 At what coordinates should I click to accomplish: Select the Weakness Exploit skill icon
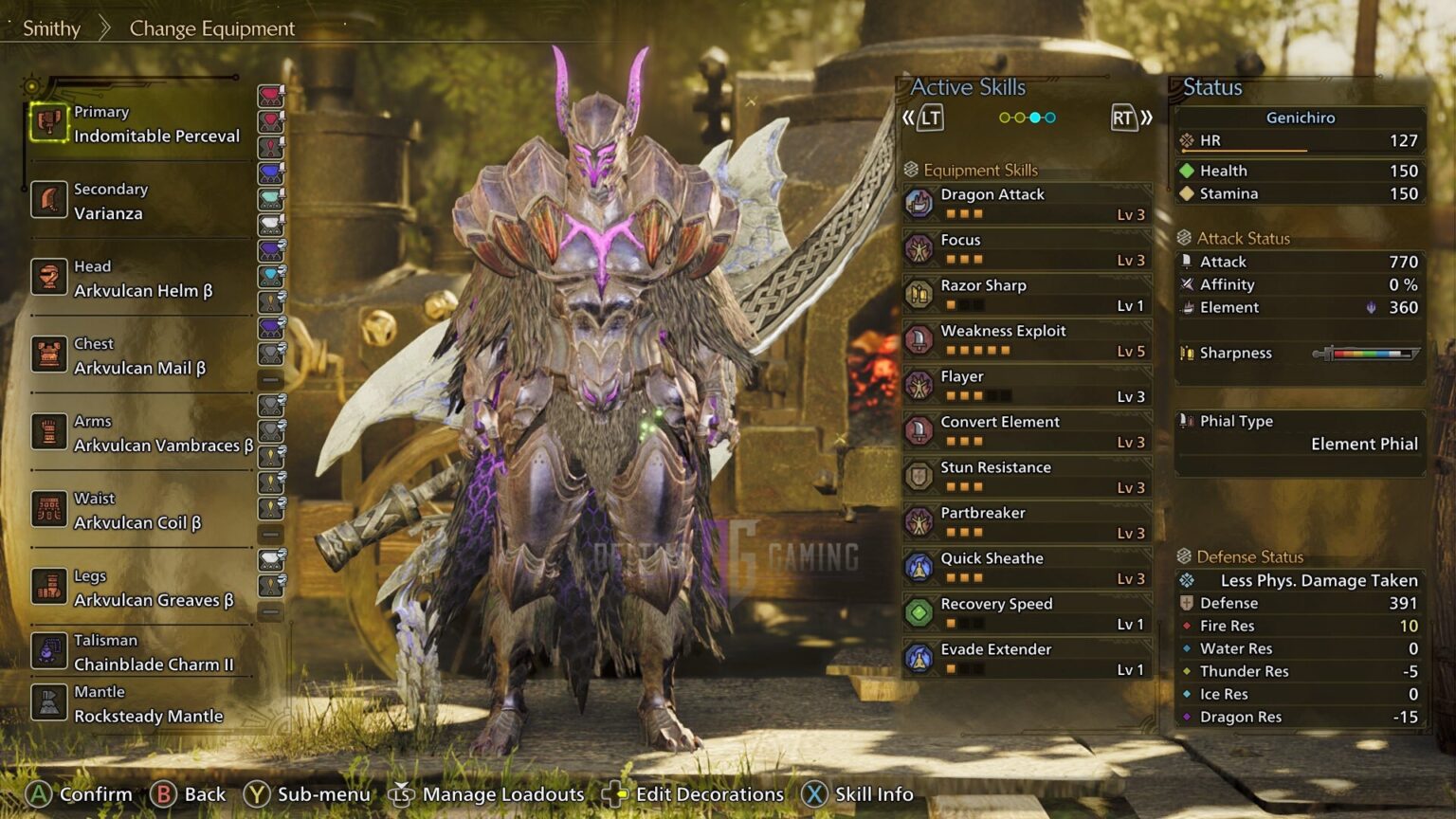pos(918,339)
